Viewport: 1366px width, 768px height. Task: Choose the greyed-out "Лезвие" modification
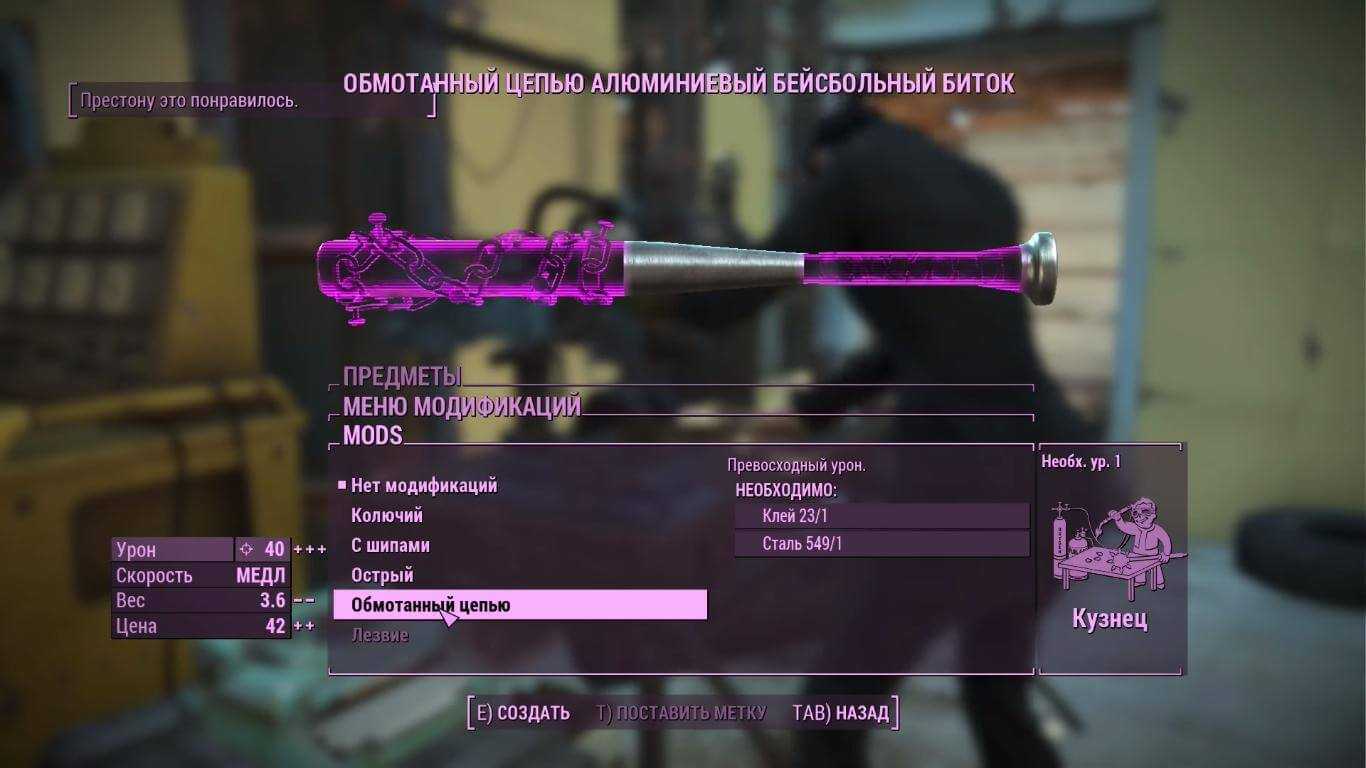click(x=380, y=636)
